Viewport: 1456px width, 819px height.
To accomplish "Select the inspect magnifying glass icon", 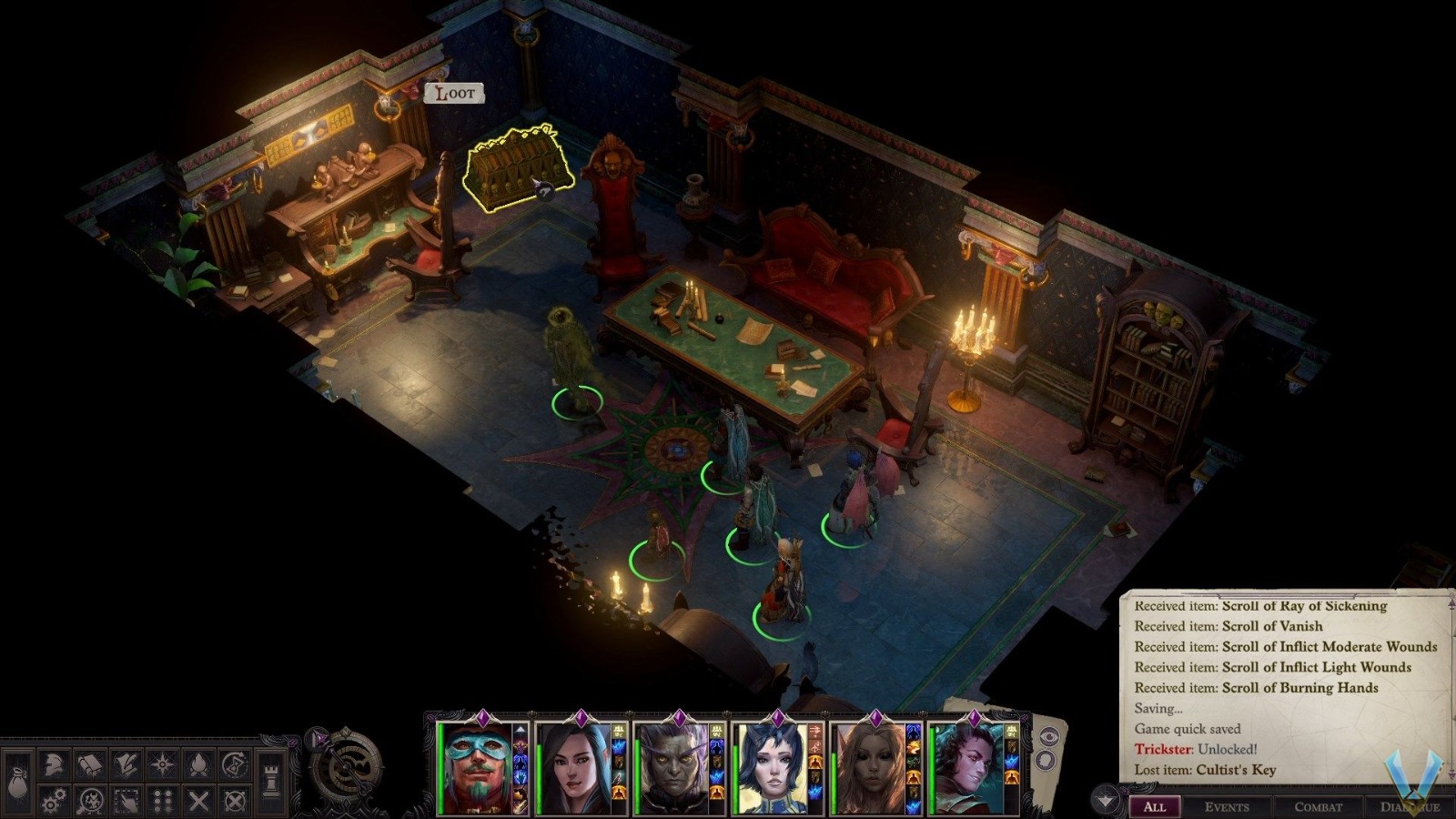I will click(90, 802).
